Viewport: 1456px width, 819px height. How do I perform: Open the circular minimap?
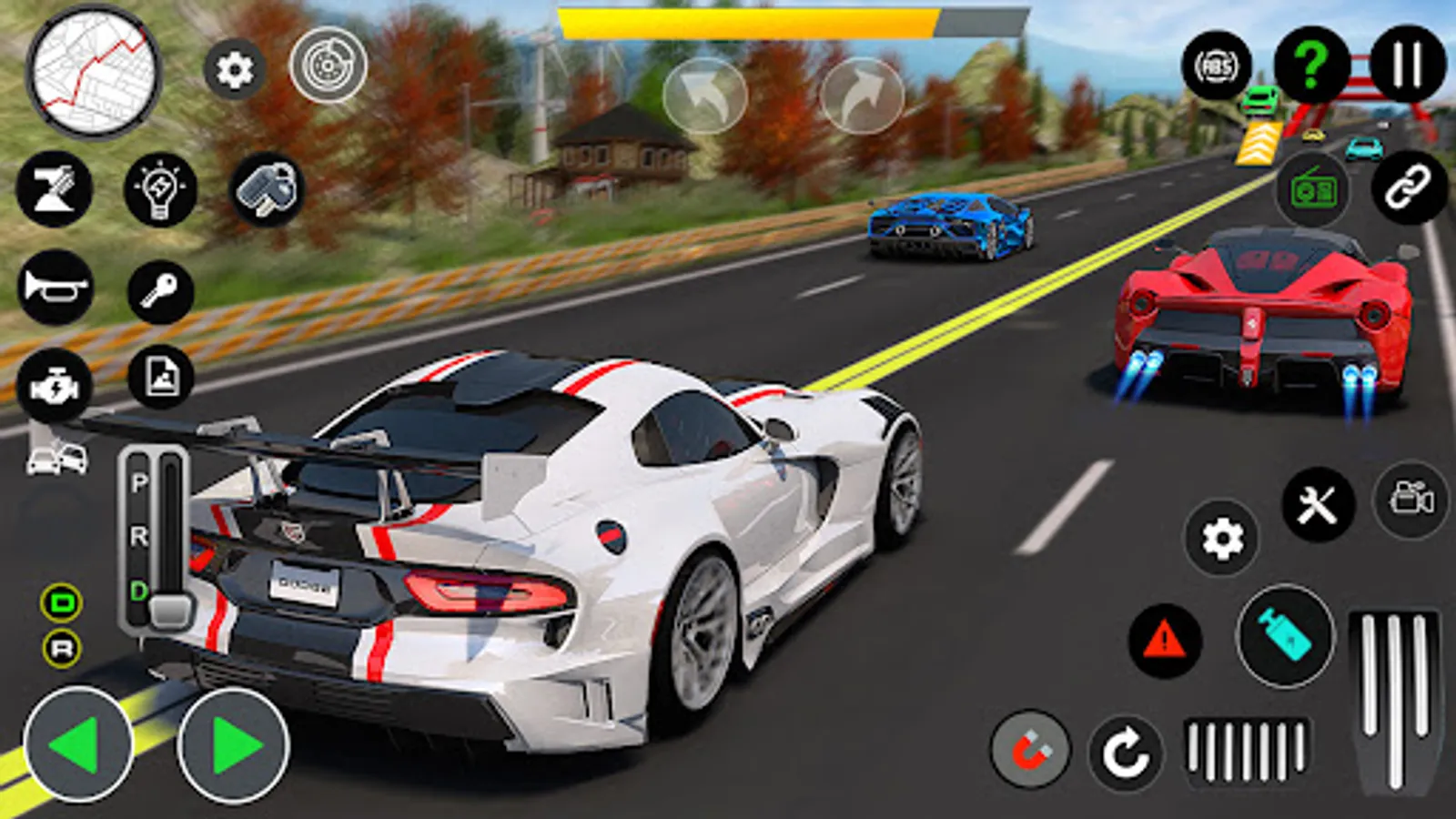coord(94,71)
